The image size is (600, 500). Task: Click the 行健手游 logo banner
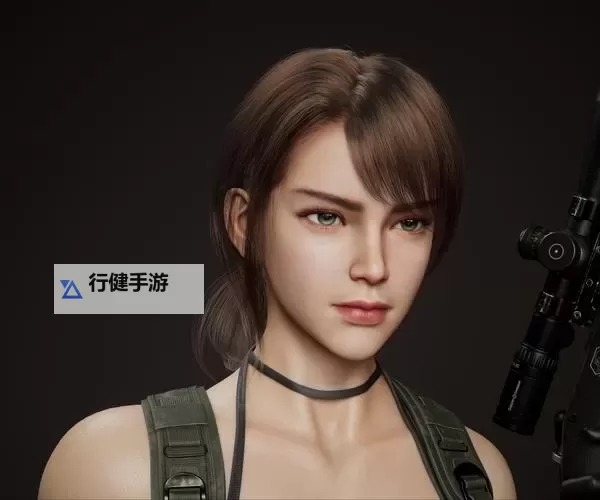coord(129,288)
